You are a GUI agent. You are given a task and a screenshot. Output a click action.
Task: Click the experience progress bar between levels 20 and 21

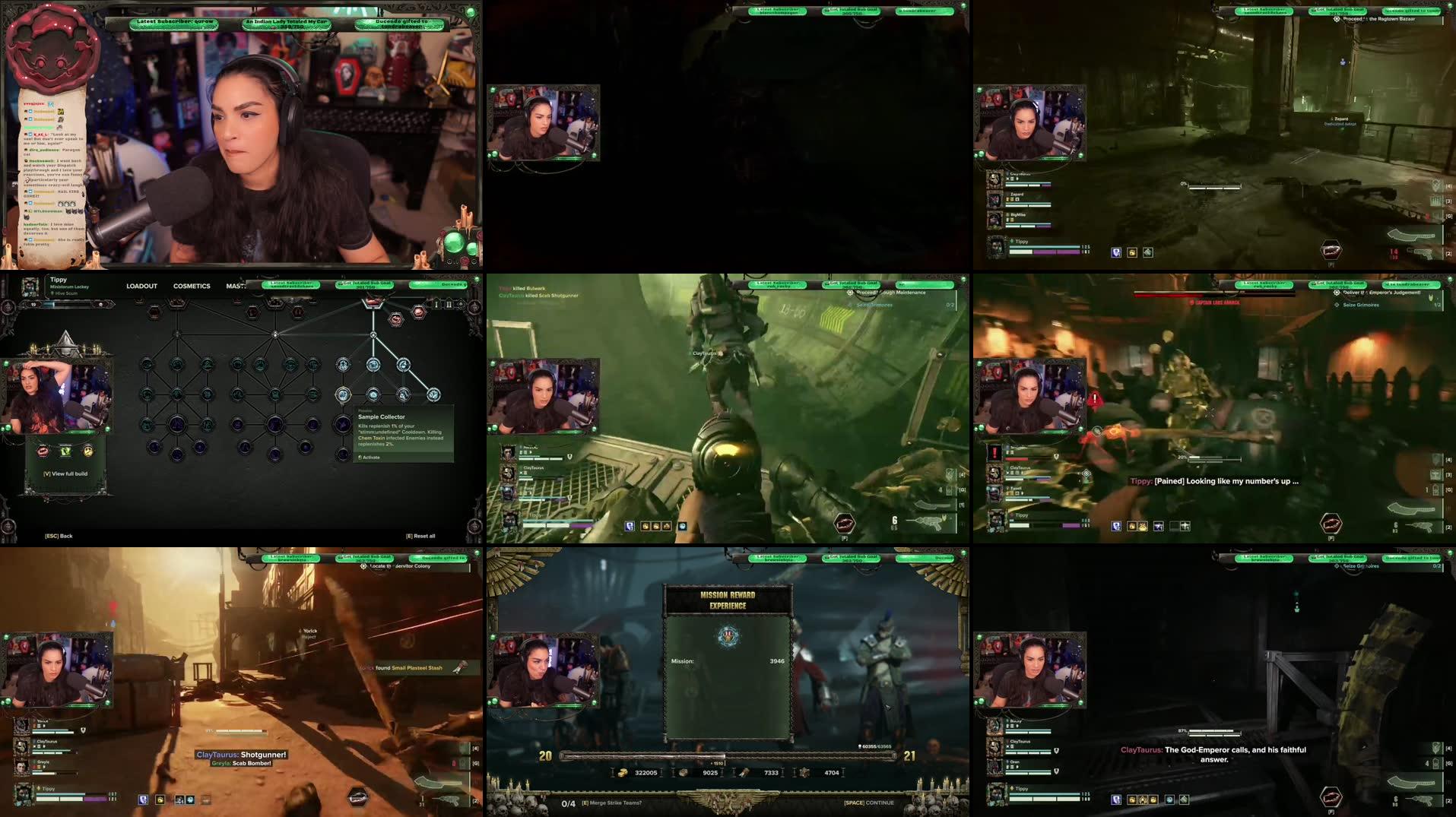(x=728, y=755)
